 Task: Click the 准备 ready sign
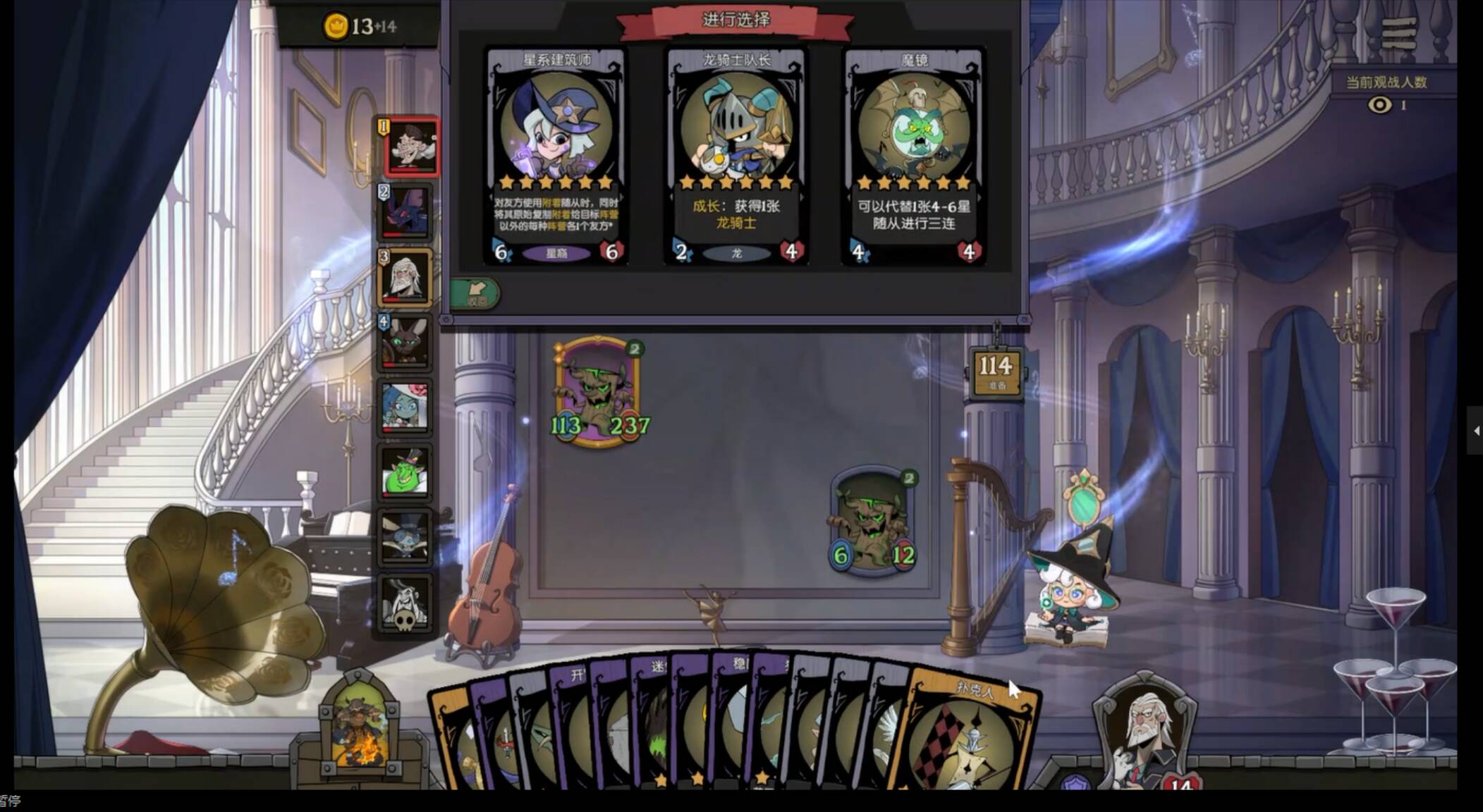pos(996,371)
